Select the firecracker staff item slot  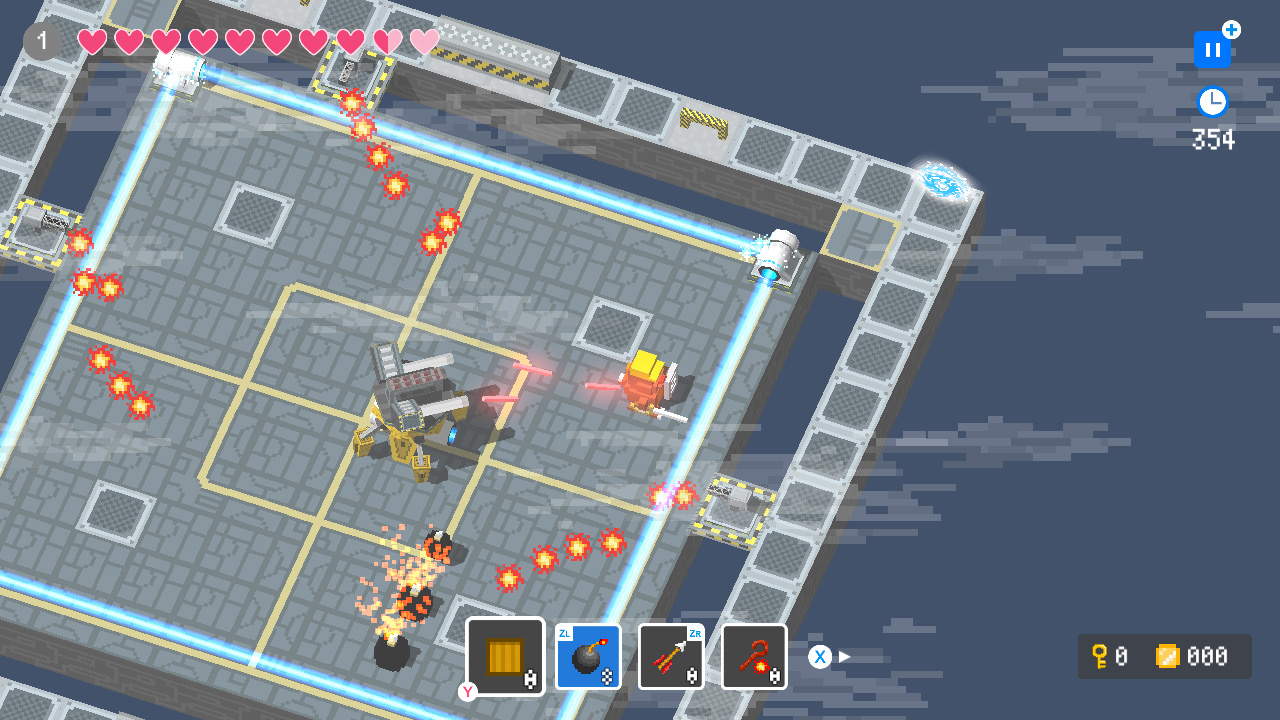pos(754,656)
